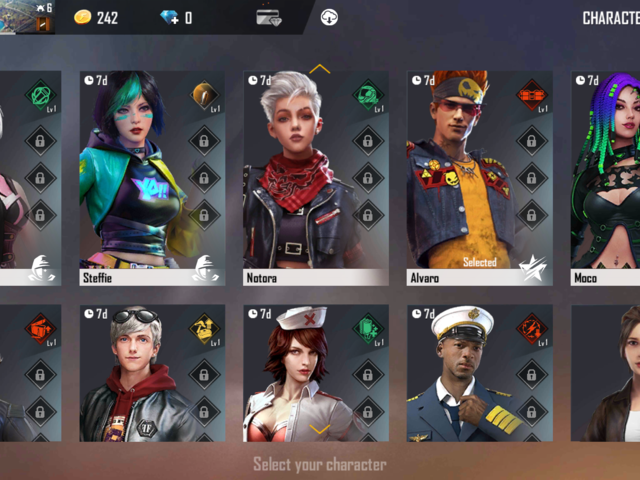The width and height of the screenshot is (640, 480).
Task: Show more characters with the down arrow
Action: 320,429
